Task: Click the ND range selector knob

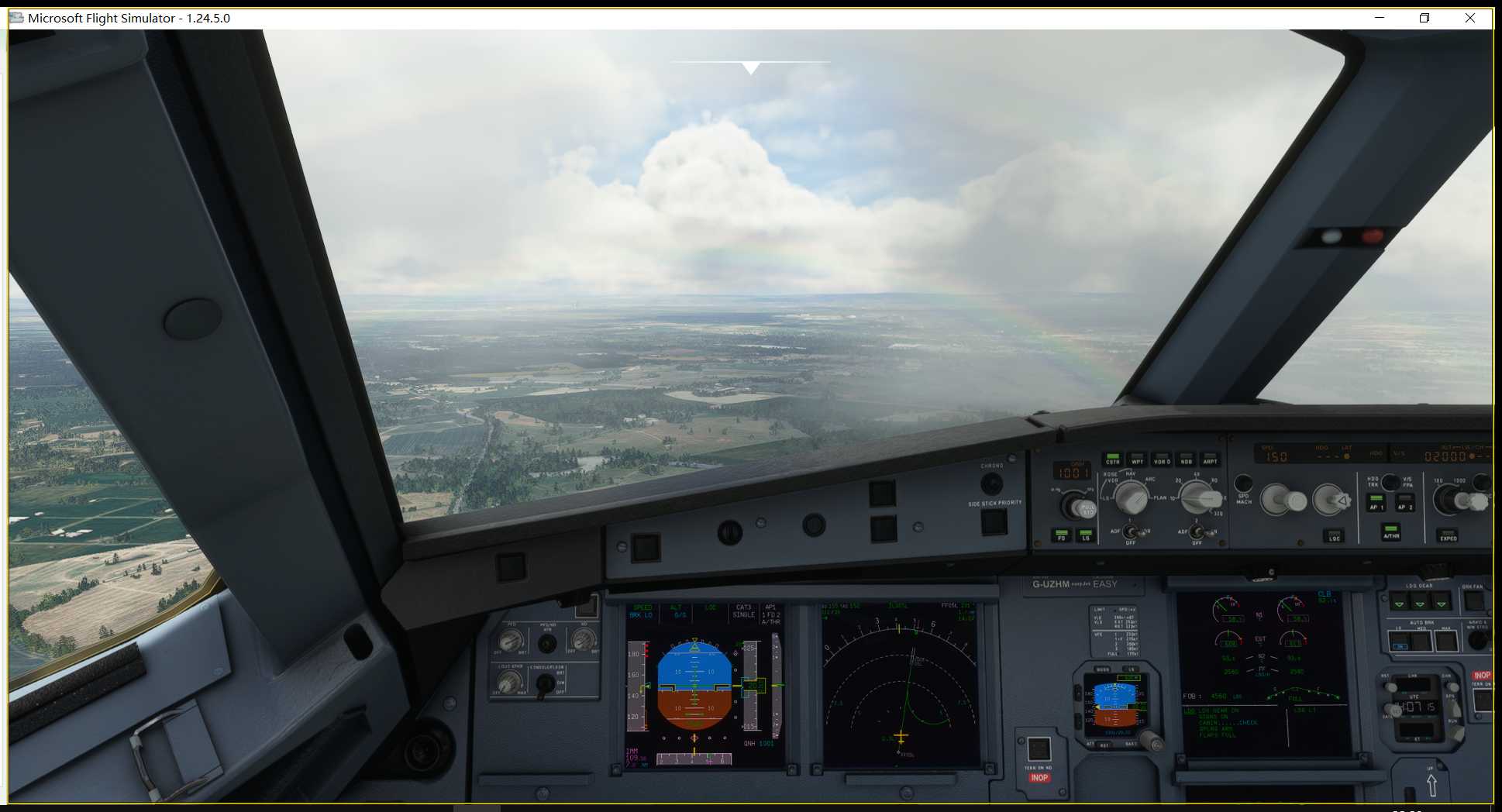Action: pos(1197,497)
